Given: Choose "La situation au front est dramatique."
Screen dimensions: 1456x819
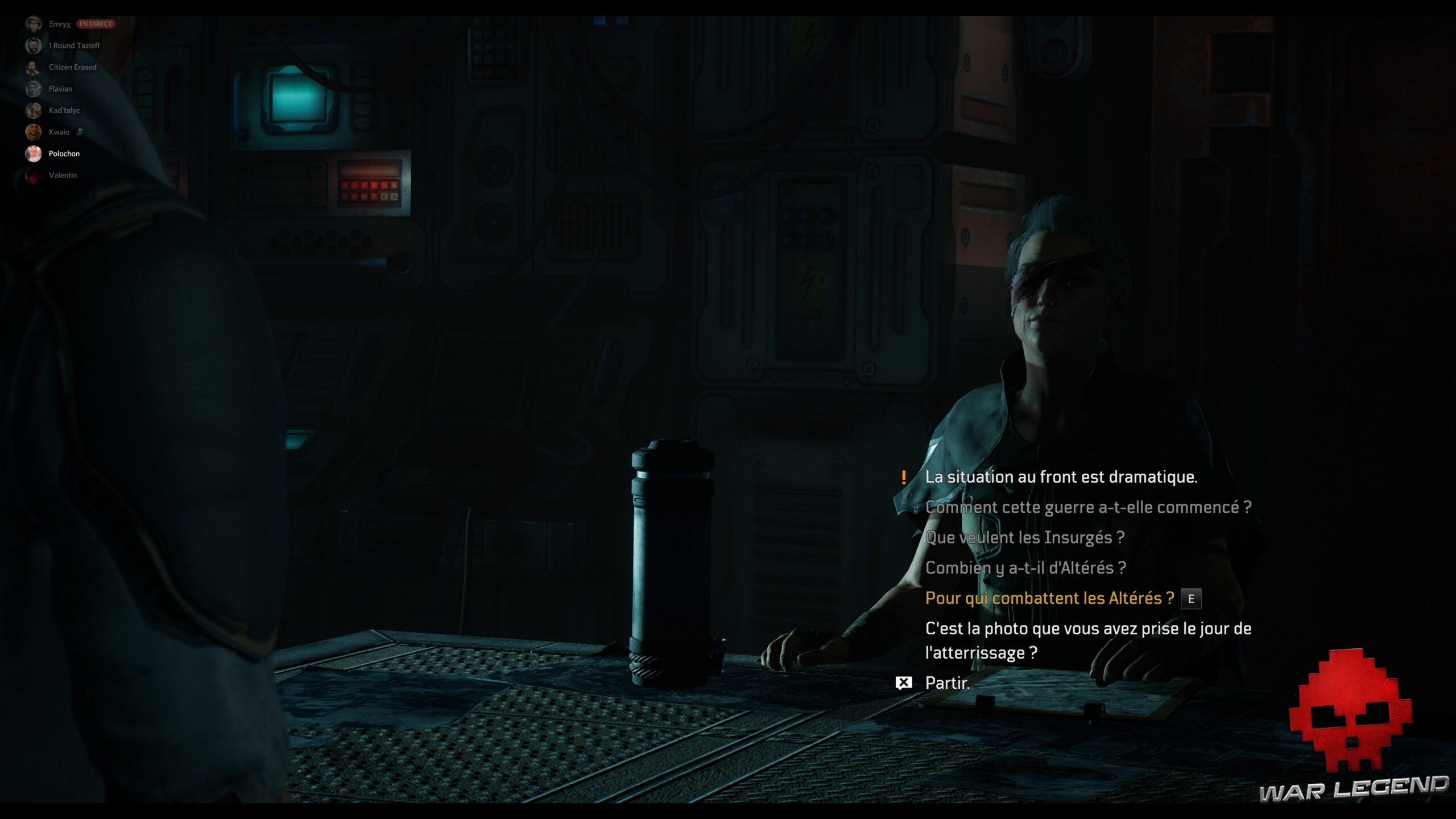Looking at the screenshot, I should click(1061, 477).
